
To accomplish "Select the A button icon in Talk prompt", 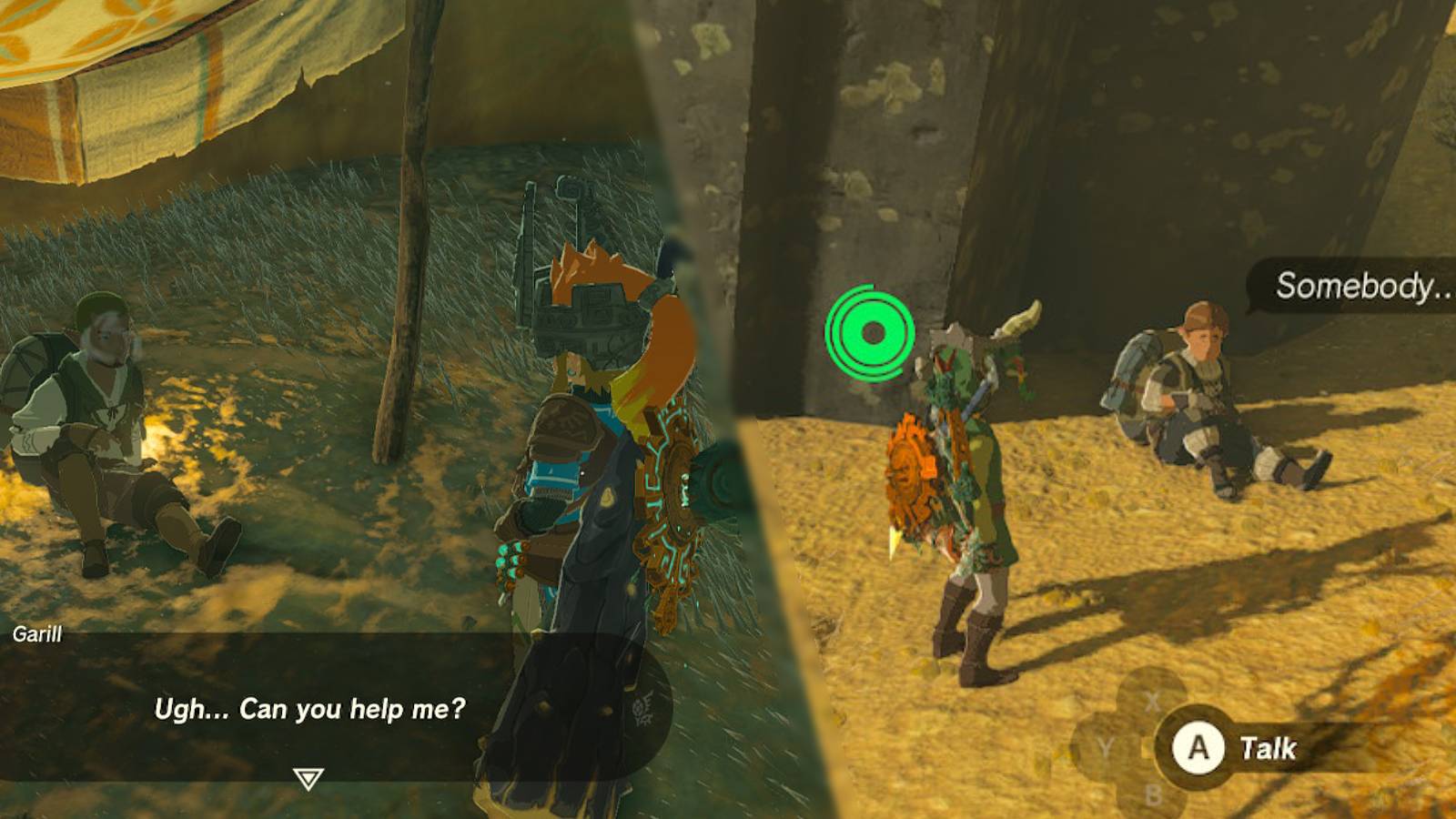I will coord(1198,744).
